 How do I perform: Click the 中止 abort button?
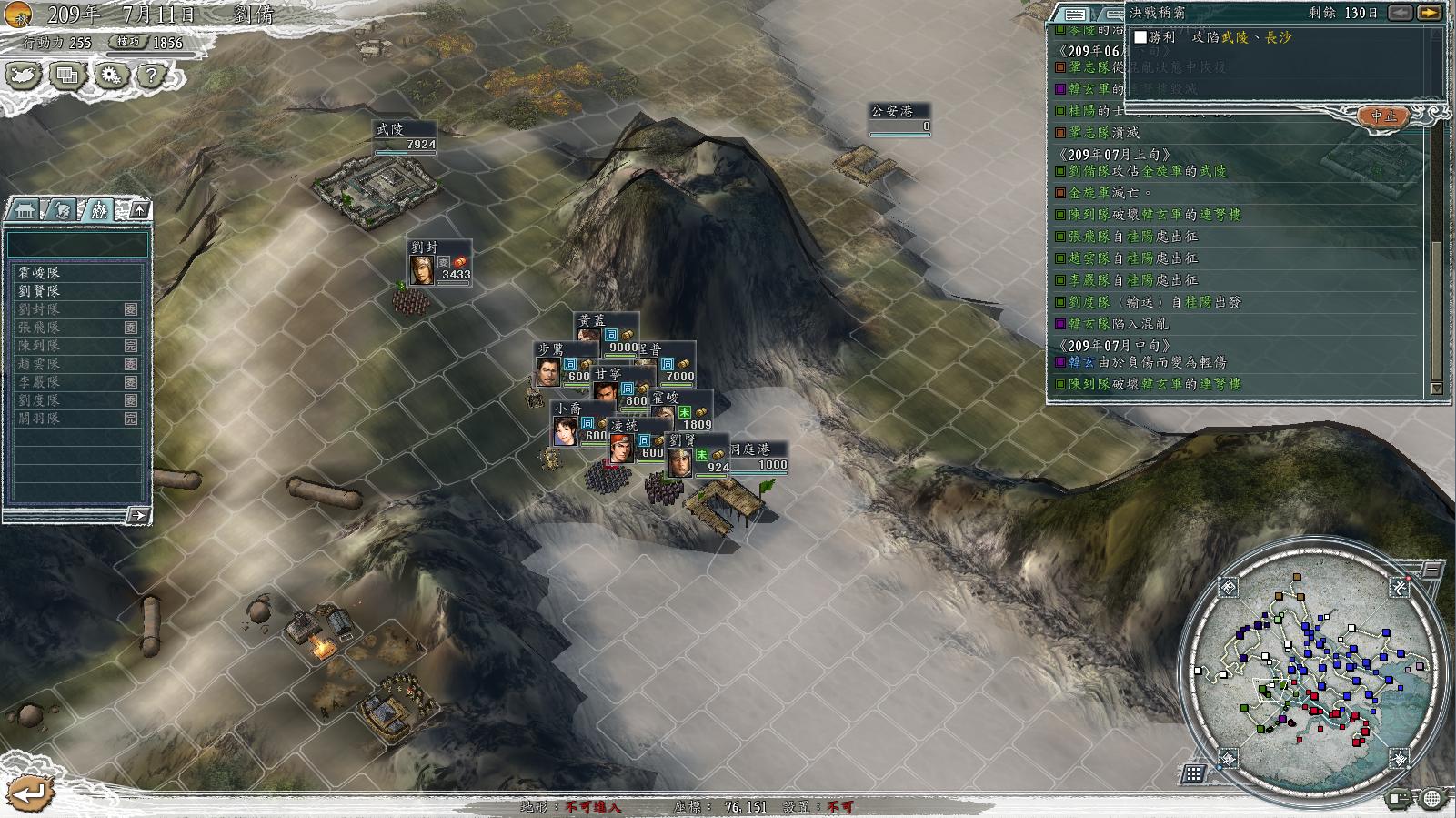tap(1383, 116)
